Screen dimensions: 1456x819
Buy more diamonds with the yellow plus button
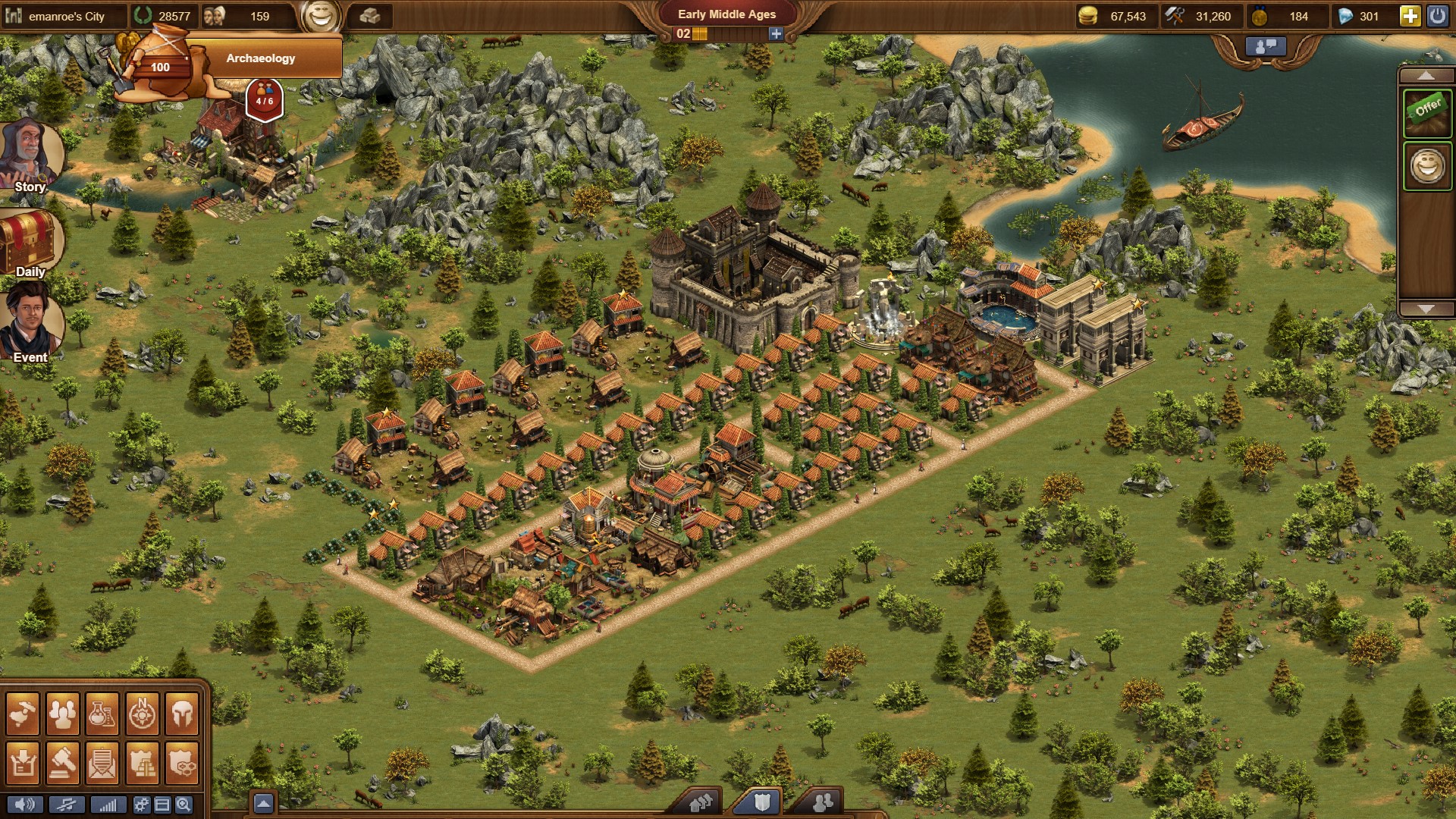[x=1410, y=16]
